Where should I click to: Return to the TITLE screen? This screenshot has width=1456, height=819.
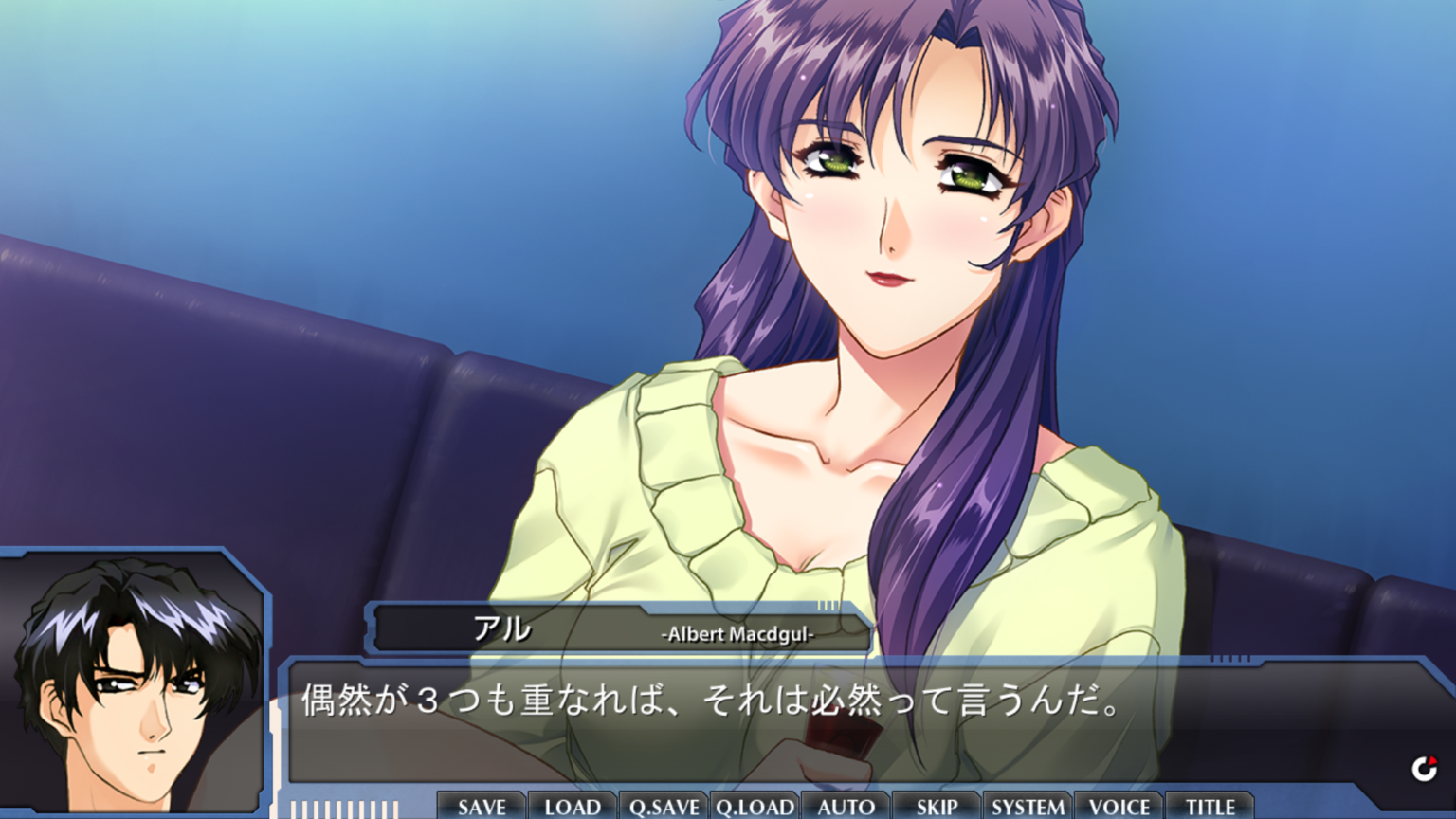tap(1209, 807)
